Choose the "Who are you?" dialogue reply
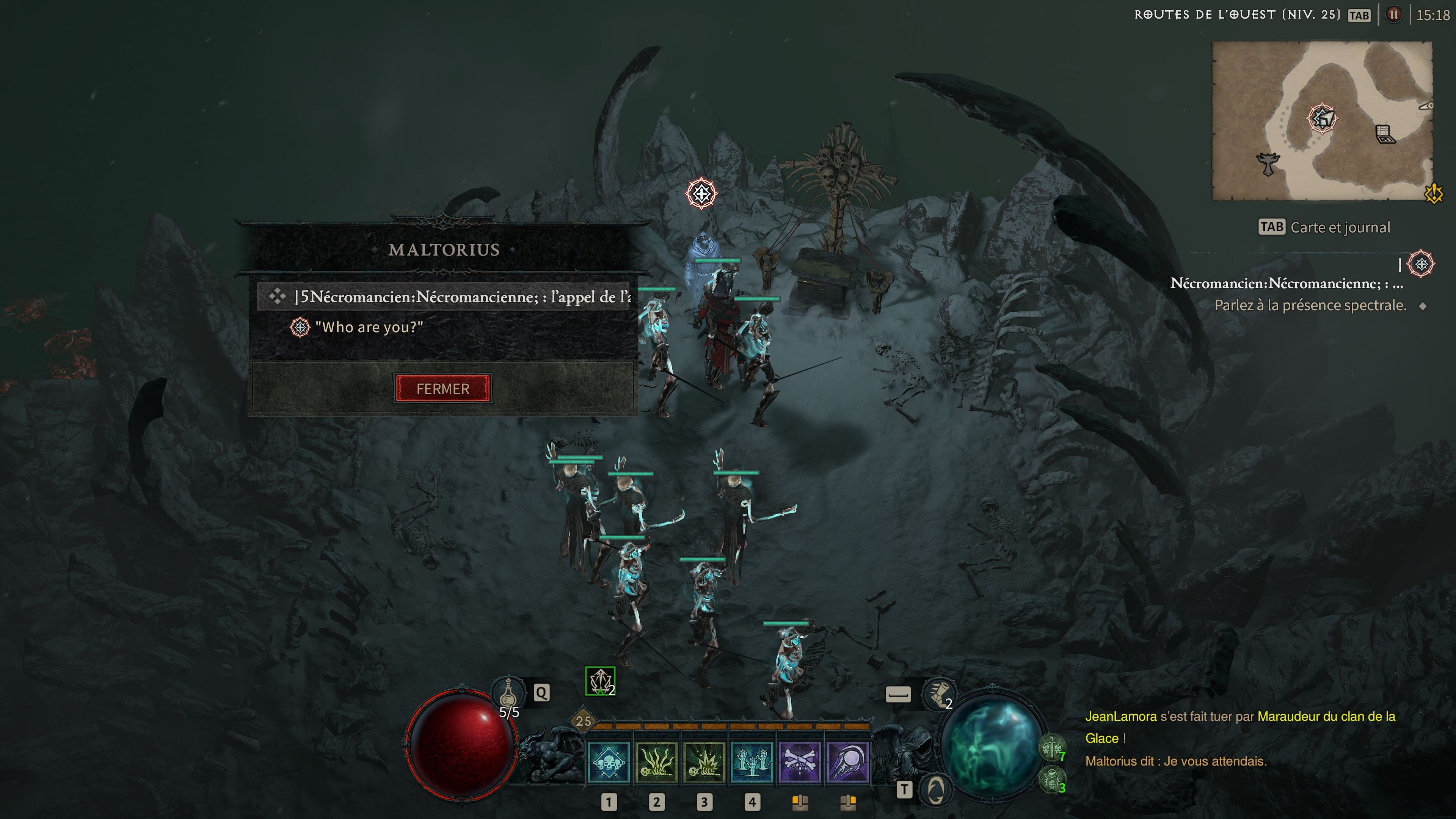1456x819 pixels. [x=369, y=327]
